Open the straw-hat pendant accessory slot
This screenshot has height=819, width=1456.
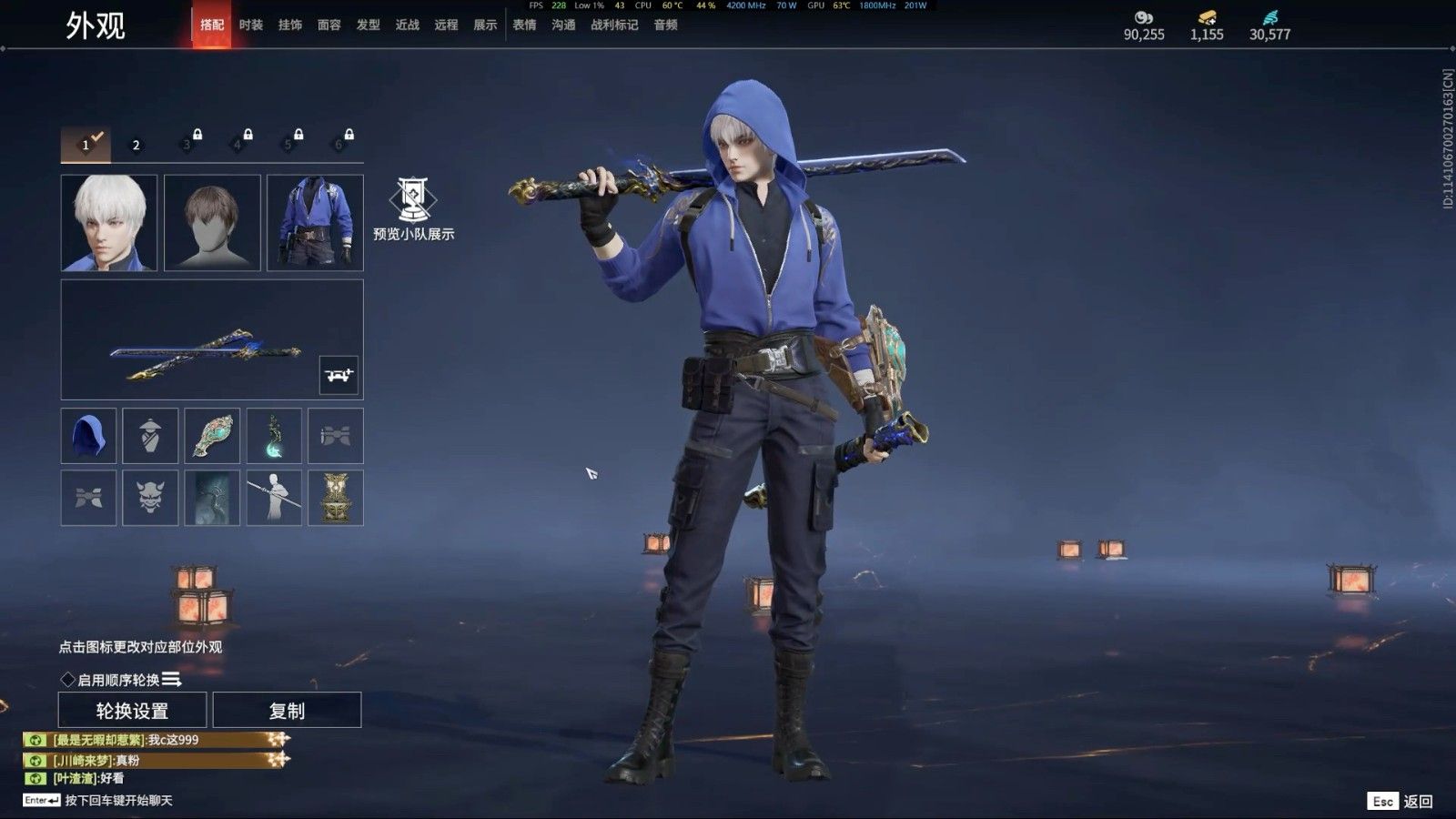pyautogui.click(x=150, y=436)
